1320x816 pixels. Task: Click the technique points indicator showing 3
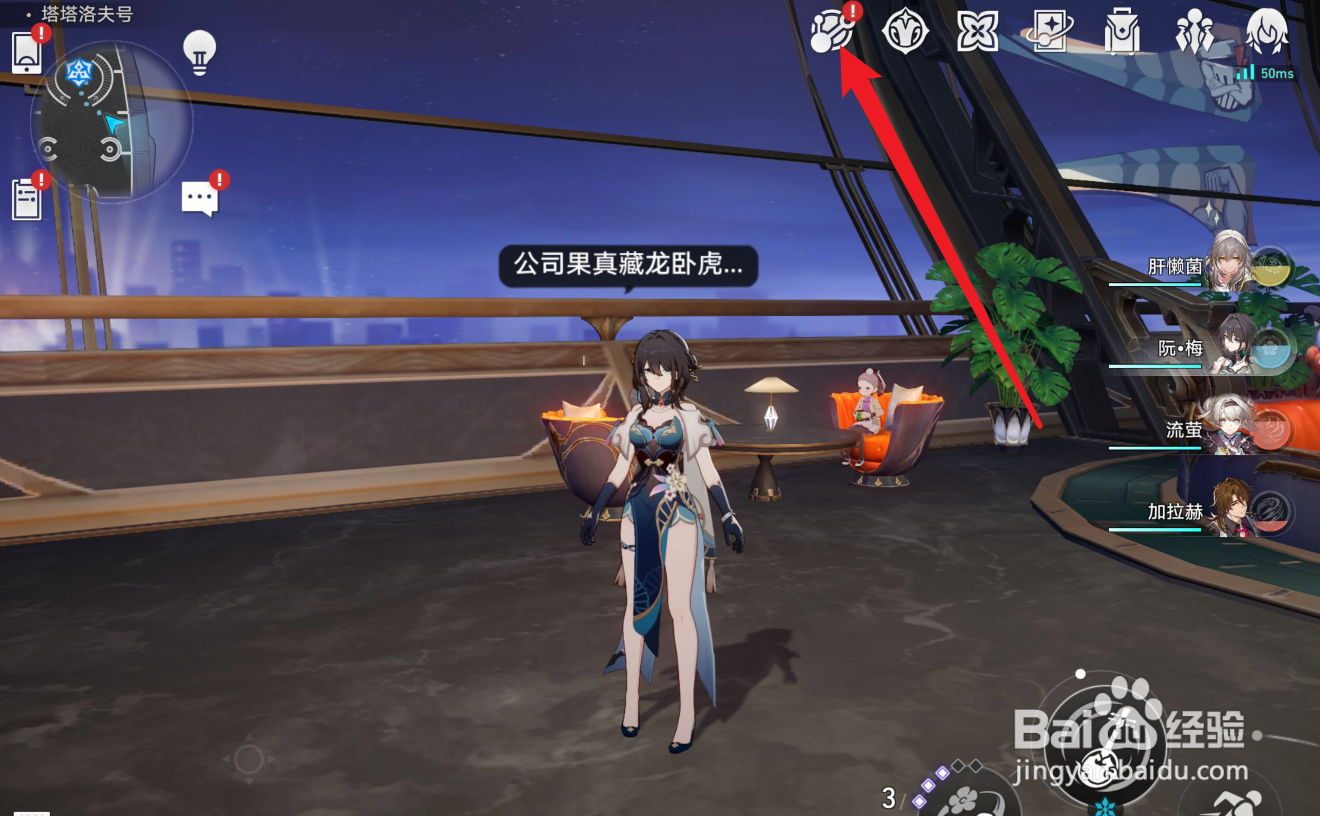tap(888, 798)
